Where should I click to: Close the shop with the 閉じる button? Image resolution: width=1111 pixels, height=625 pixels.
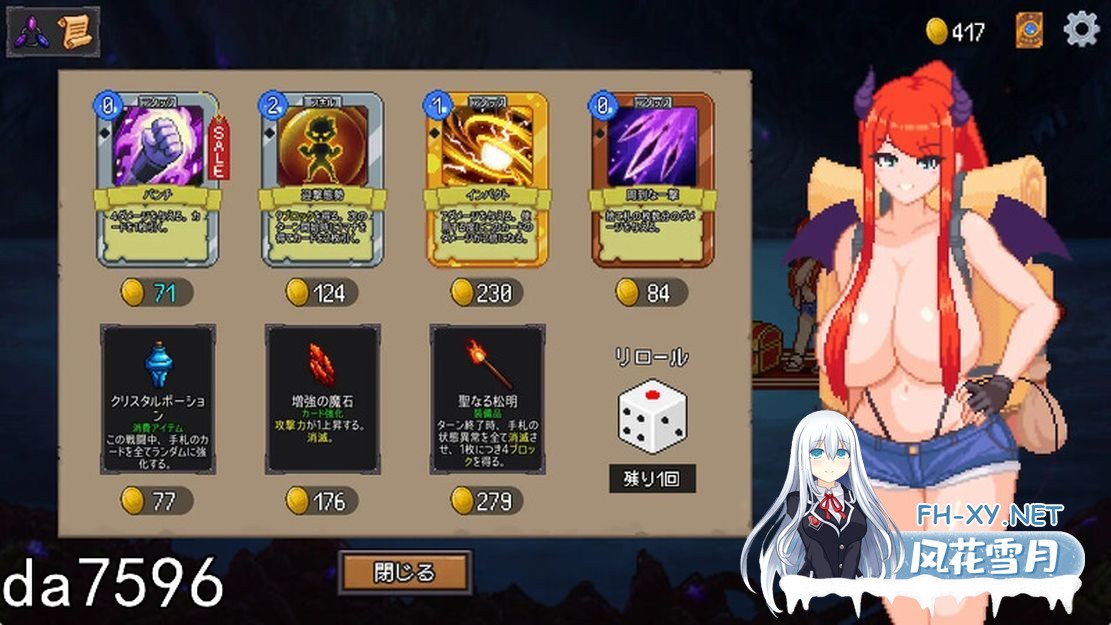(405, 573)
